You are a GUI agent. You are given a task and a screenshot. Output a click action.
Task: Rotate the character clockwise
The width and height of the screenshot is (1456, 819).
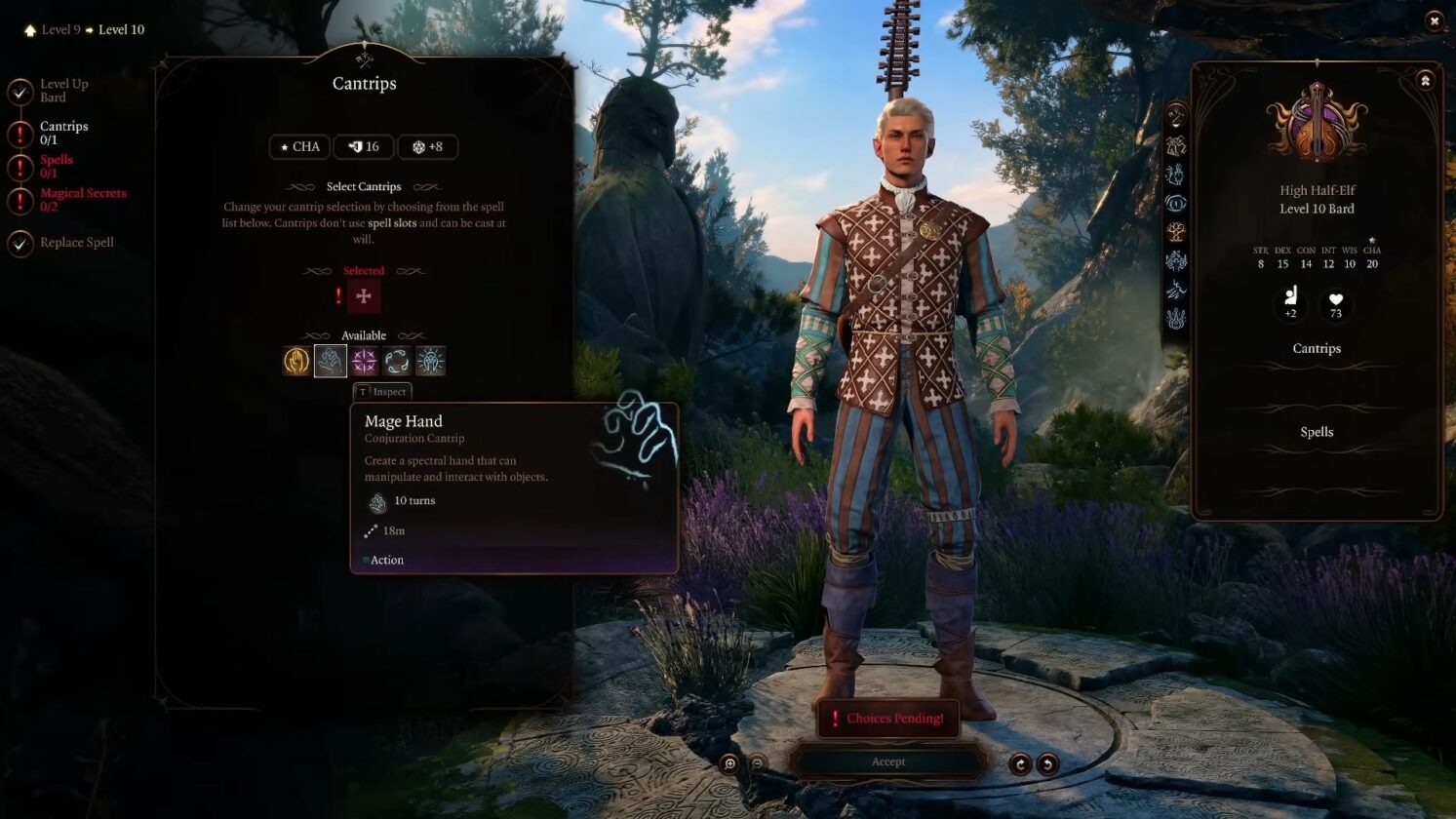(1020, 764)
